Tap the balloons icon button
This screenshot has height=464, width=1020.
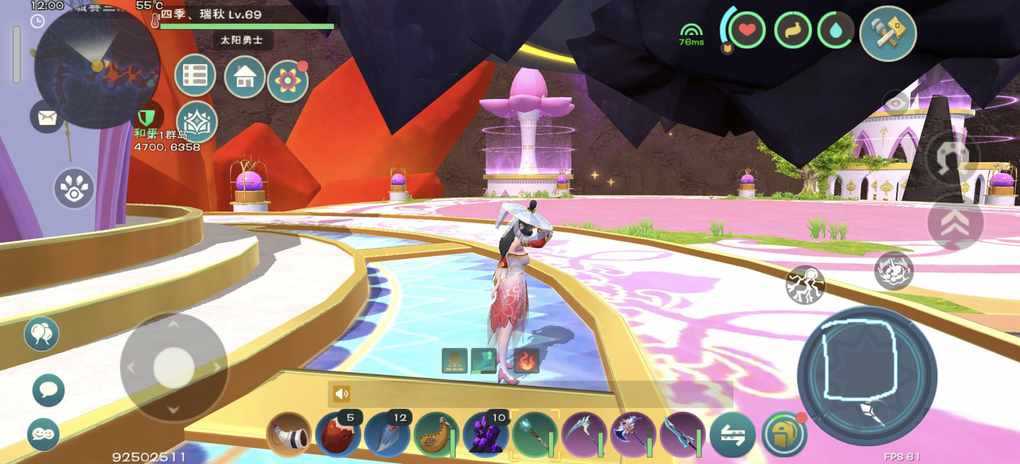[x=42, y=334]
